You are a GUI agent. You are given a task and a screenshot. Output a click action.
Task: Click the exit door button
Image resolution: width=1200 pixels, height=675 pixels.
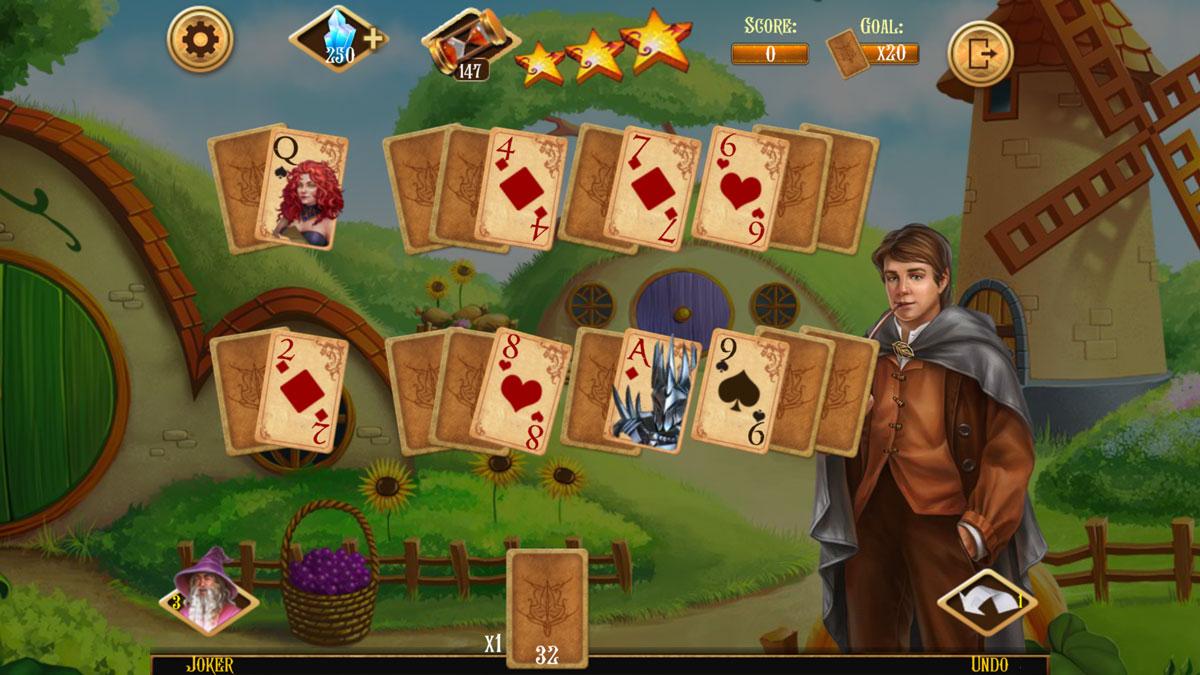[x=980, y=53]
